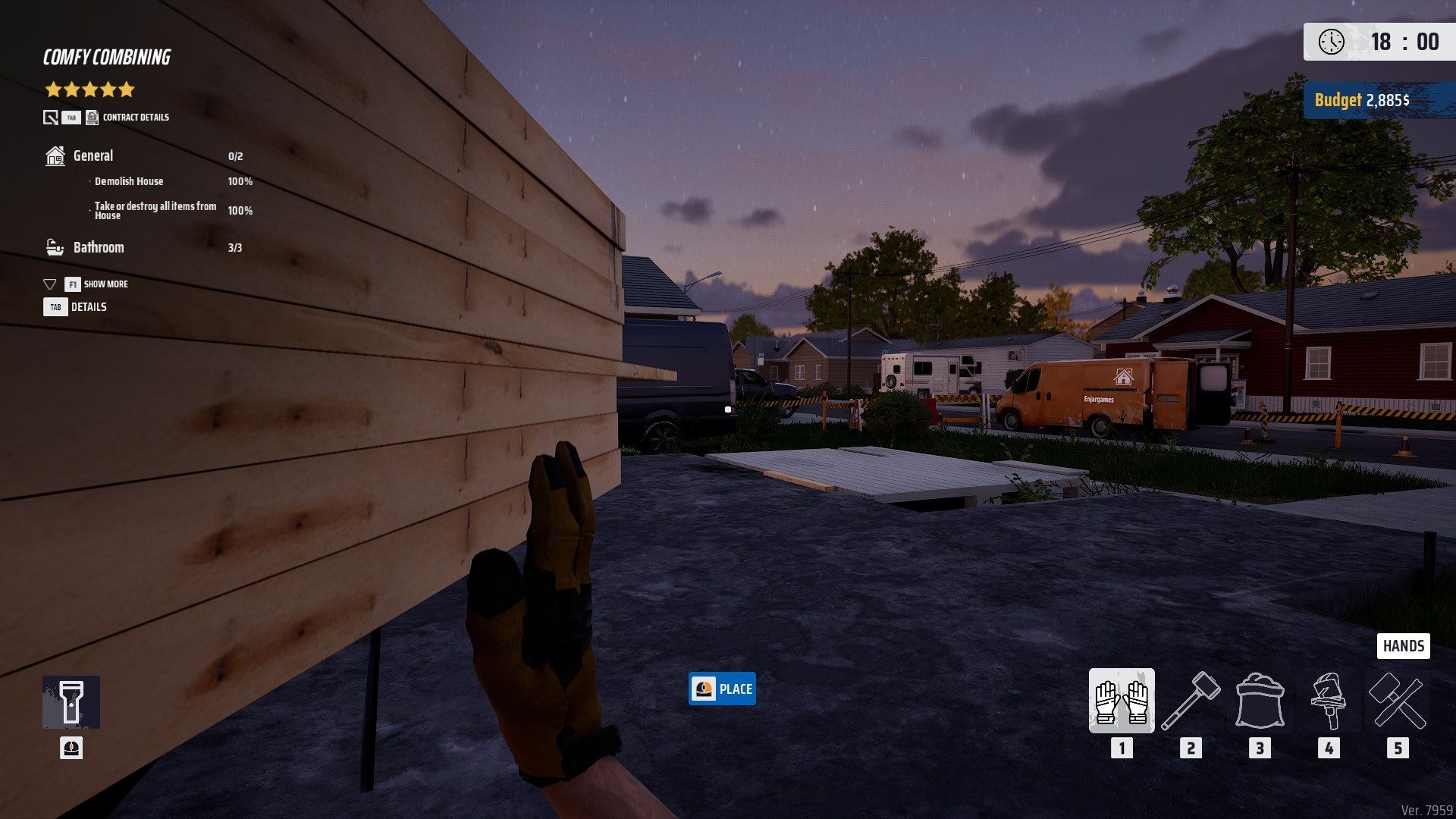The image size is (1456, 819).
Task: Open the Bathroom objectives section
Action: click(98, 248)
